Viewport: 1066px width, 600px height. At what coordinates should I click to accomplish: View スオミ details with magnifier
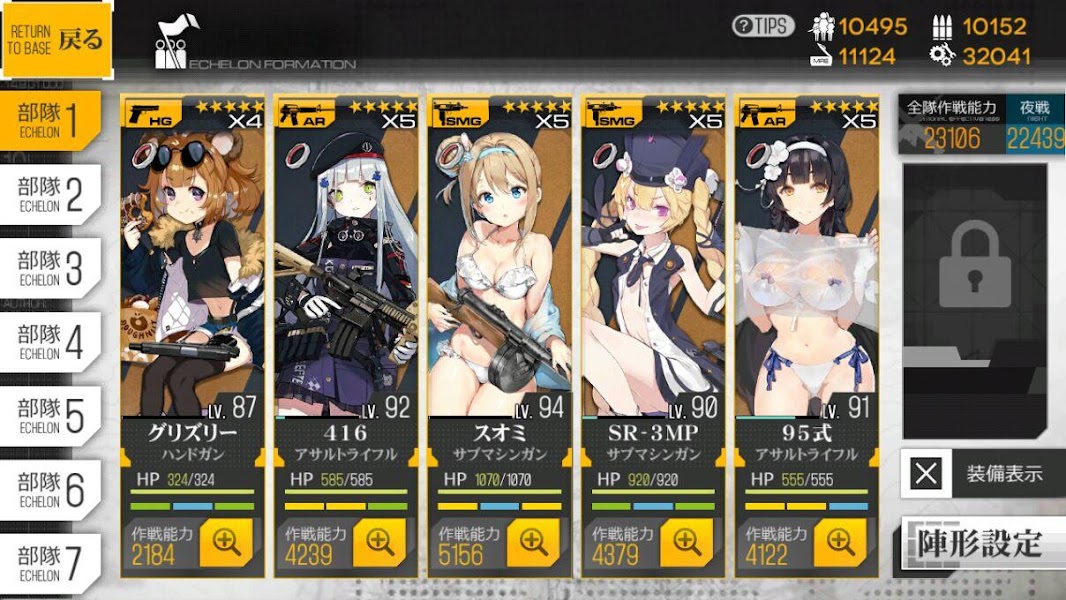point(534,543)
